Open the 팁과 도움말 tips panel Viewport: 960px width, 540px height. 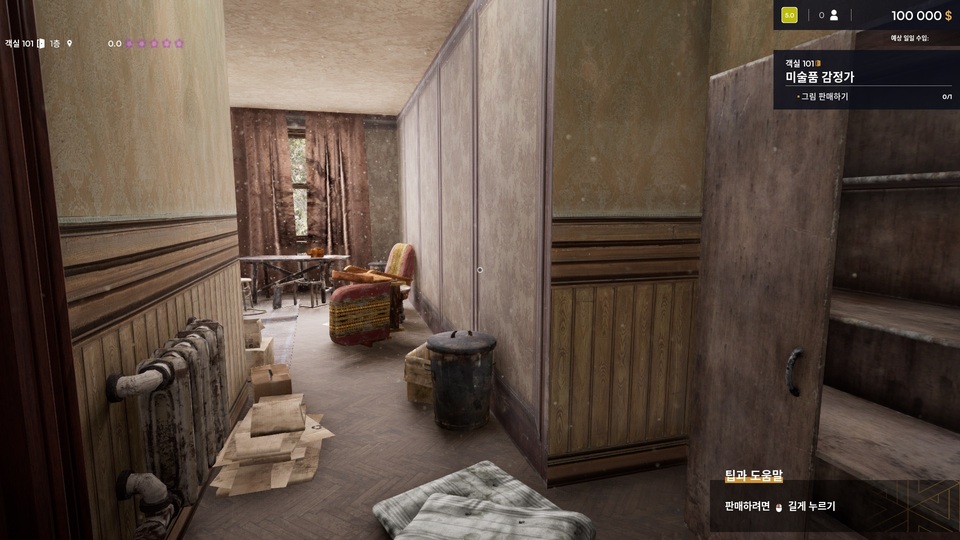coord(754,477)
